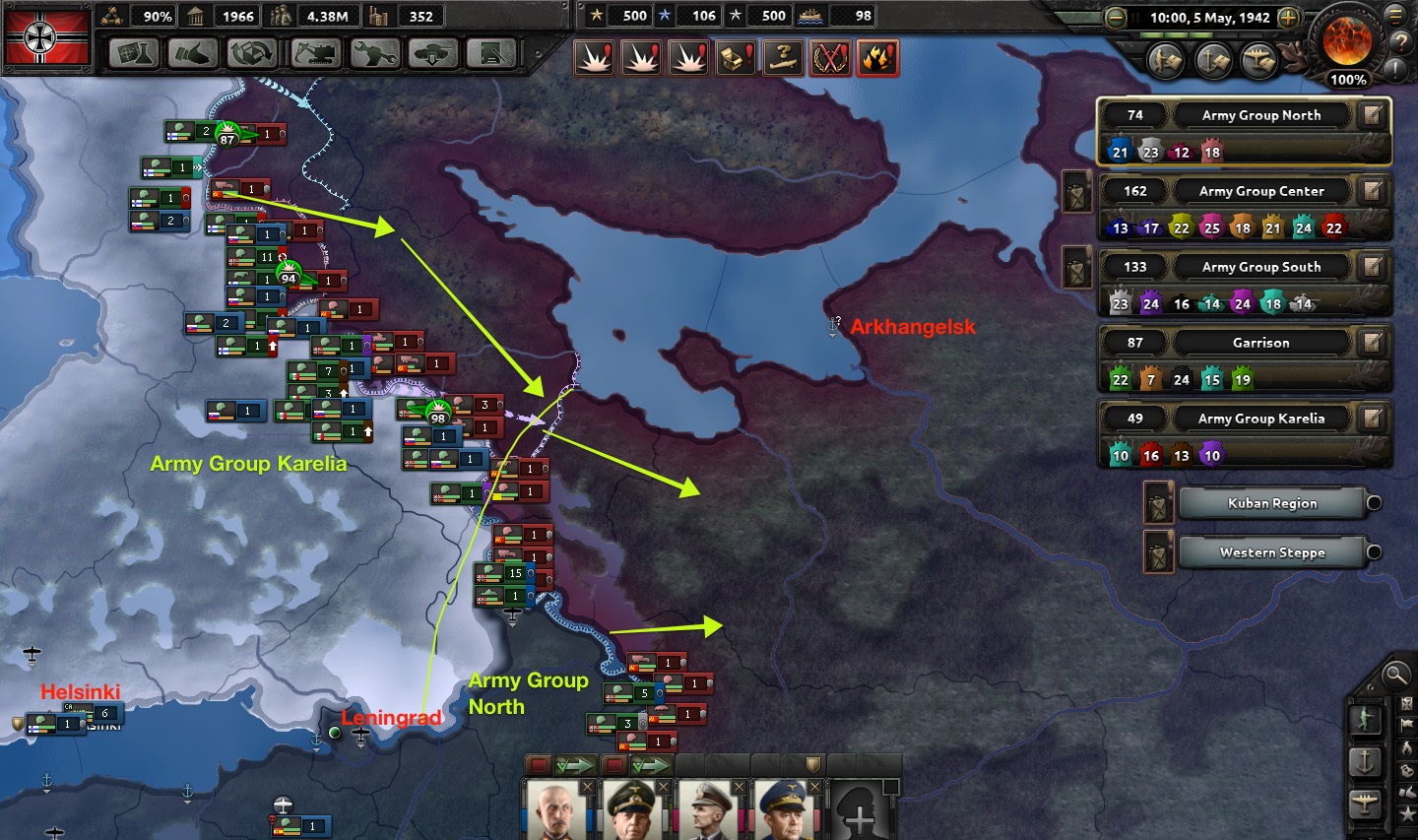Open the Construction excavator menu
Viewport: 1418px width, 840px height.
coord(316,53)
